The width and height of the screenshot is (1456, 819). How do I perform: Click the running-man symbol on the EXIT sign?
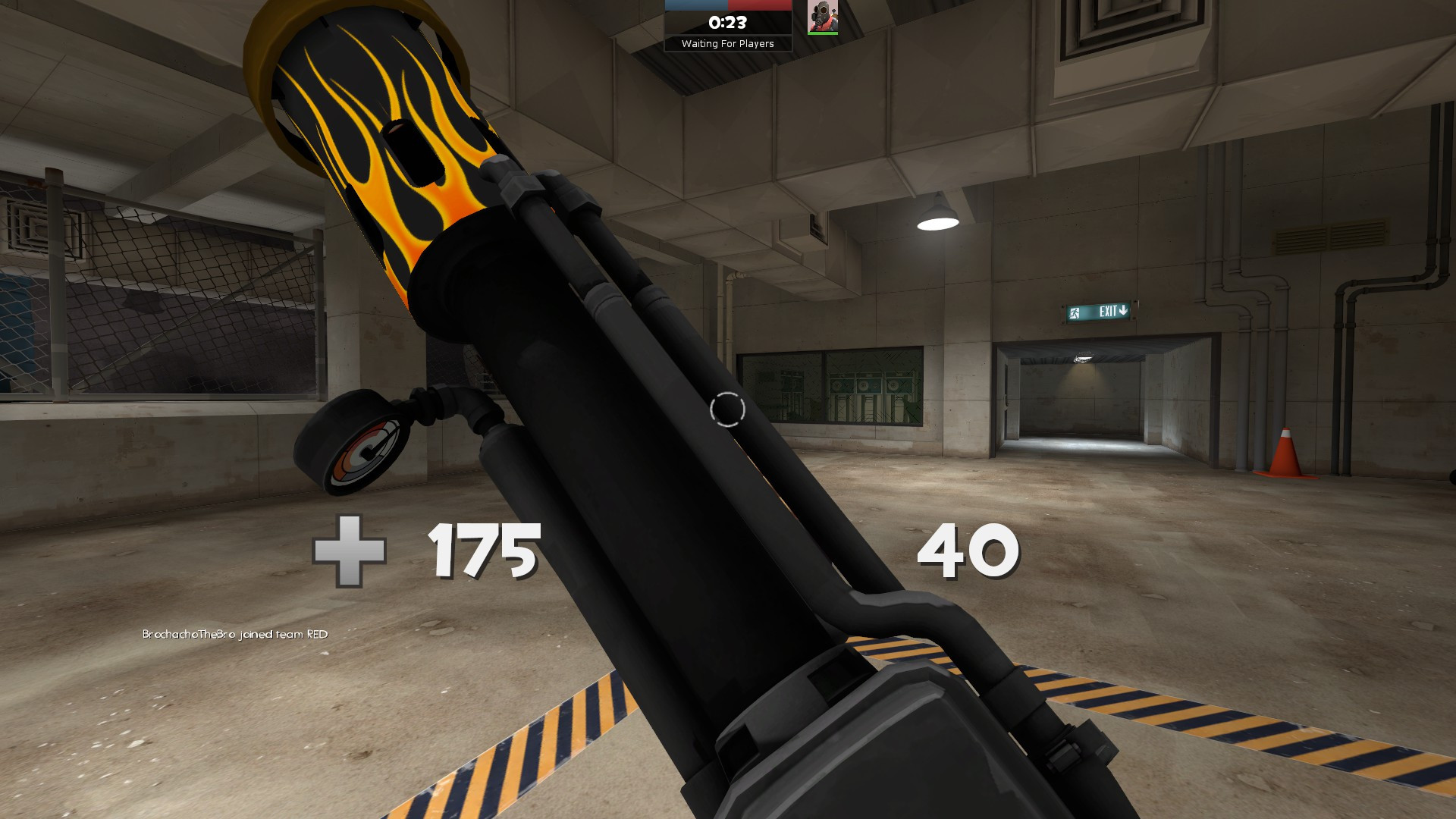click(x=1073, y=311)
